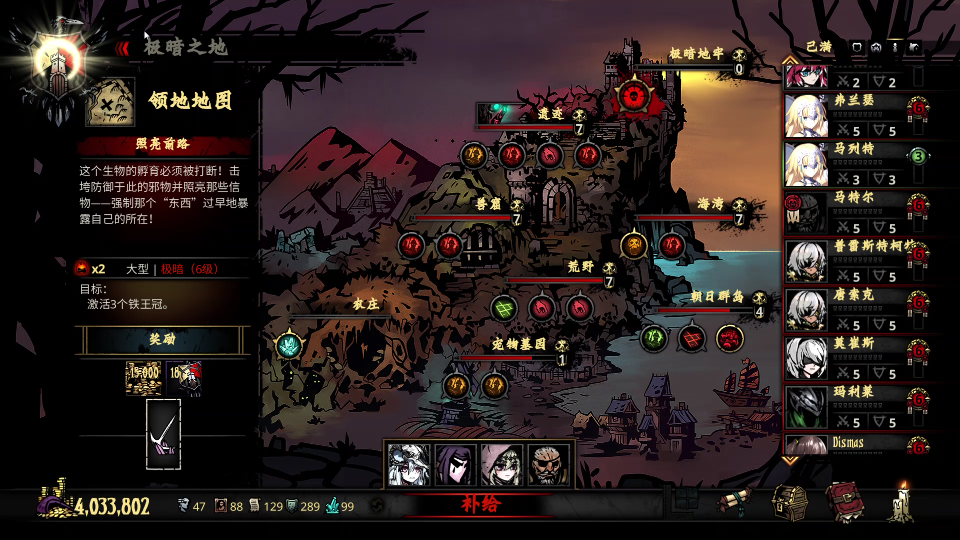Click the 奖励 reward trinket card
The height and width of the screenshot is (540, 960).
(x=163, y=434)
